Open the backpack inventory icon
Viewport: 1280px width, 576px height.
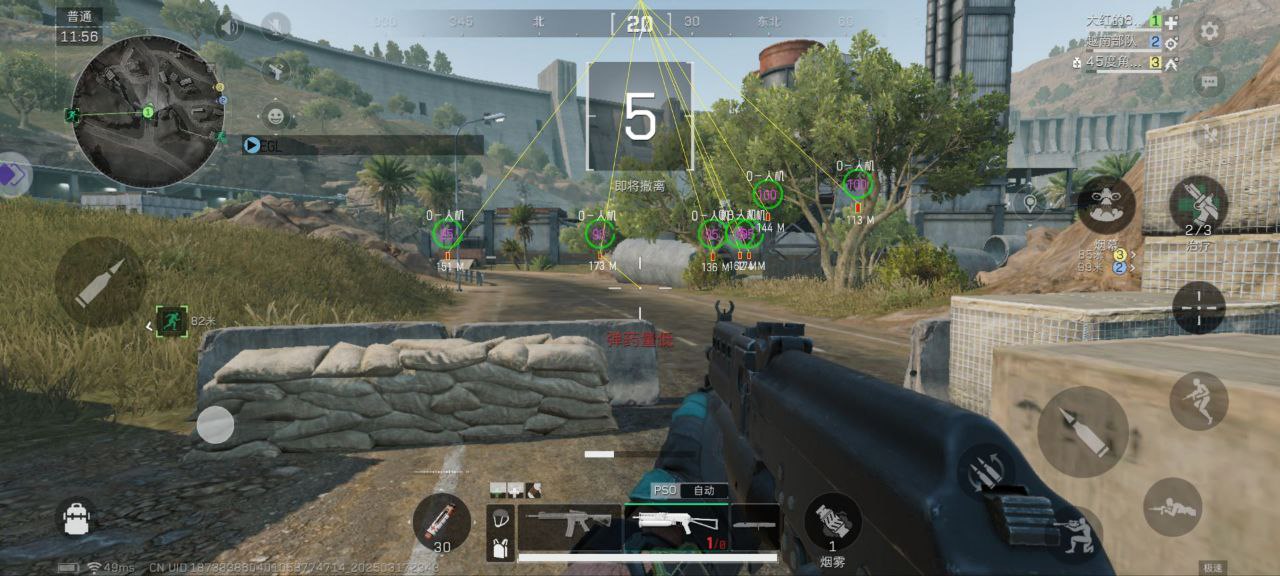77,517
